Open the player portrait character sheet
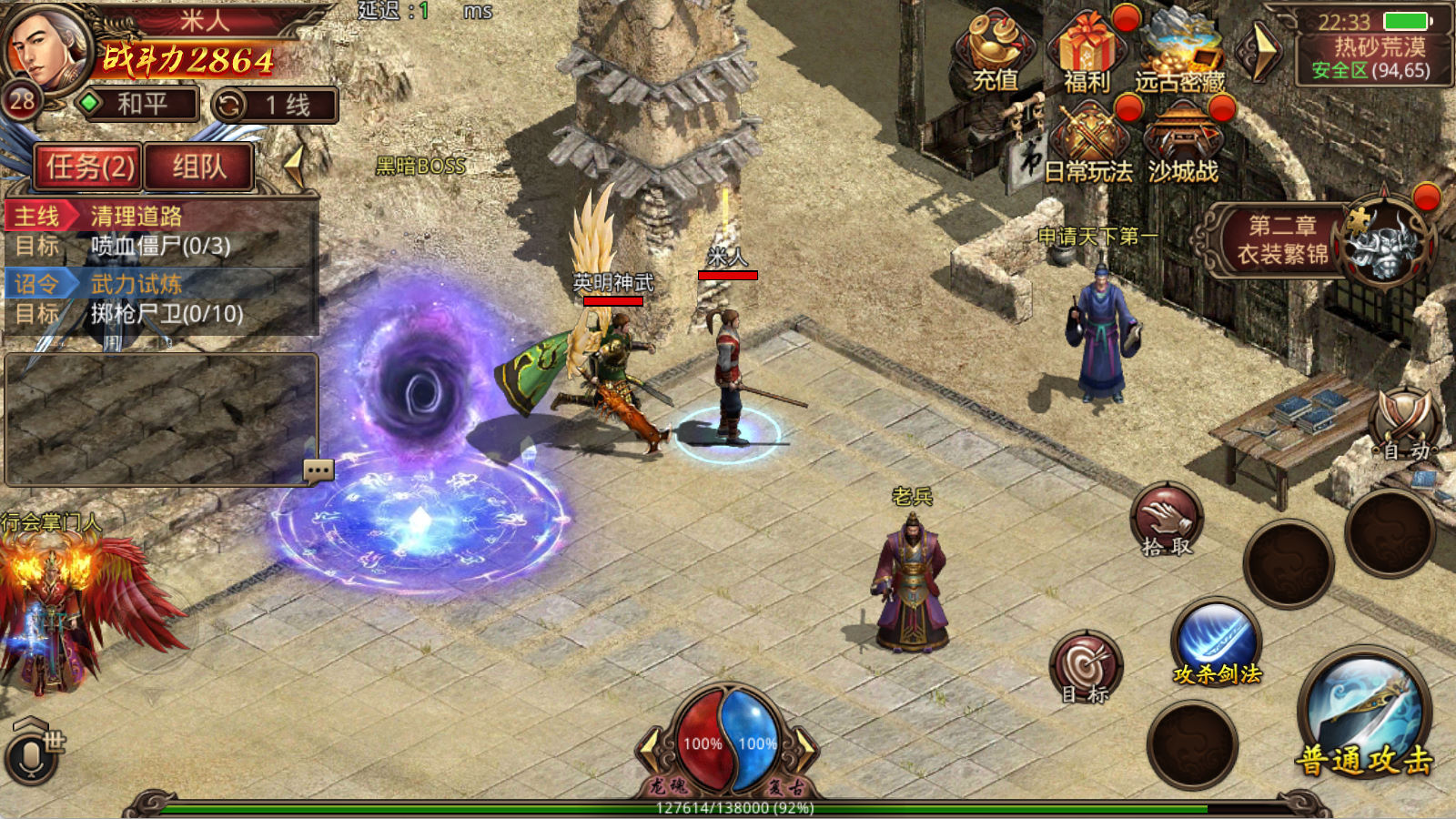1456x819 pixels. click(45, 45)
